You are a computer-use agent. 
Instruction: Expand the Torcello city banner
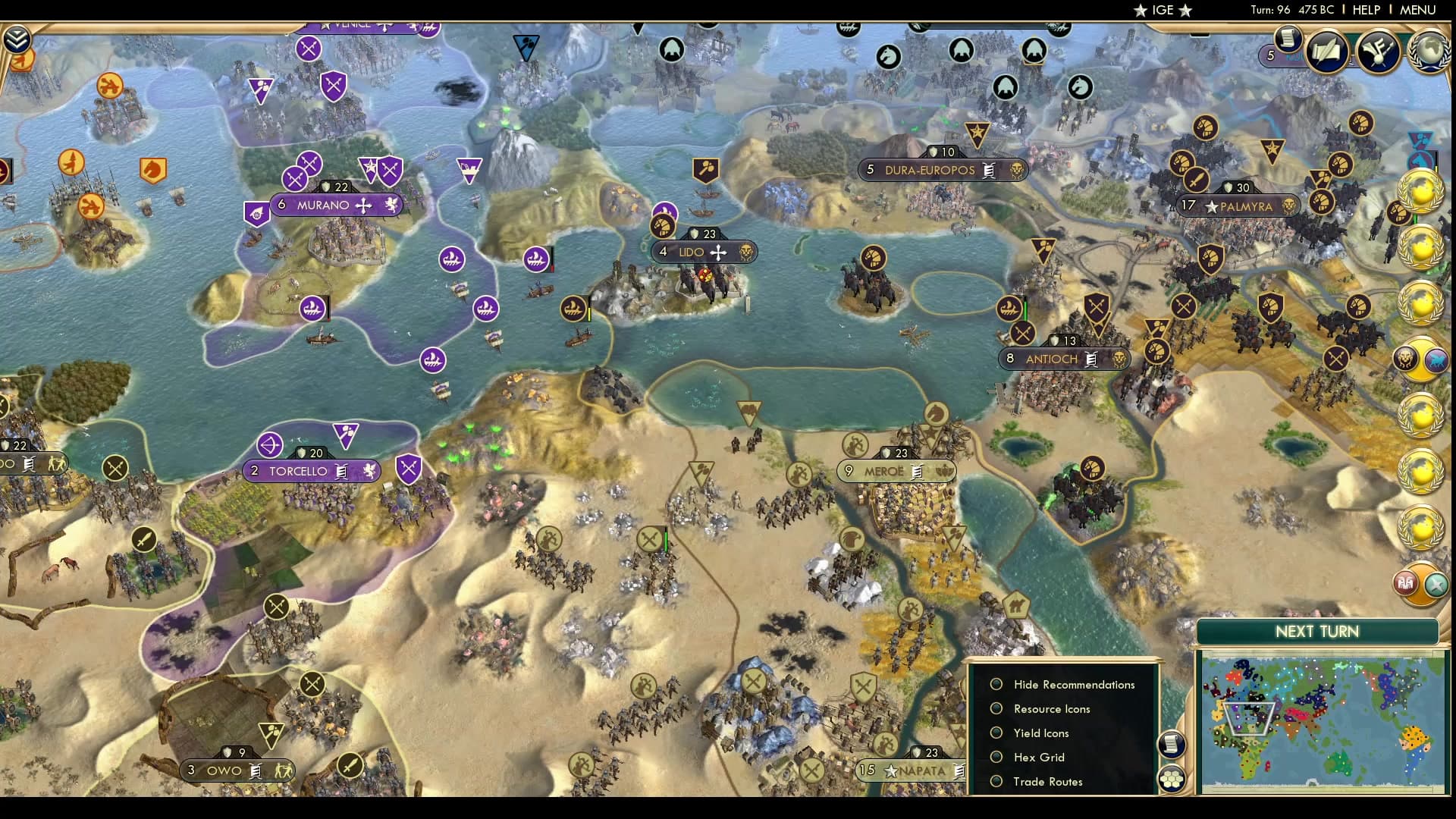(x=312, y=471)
